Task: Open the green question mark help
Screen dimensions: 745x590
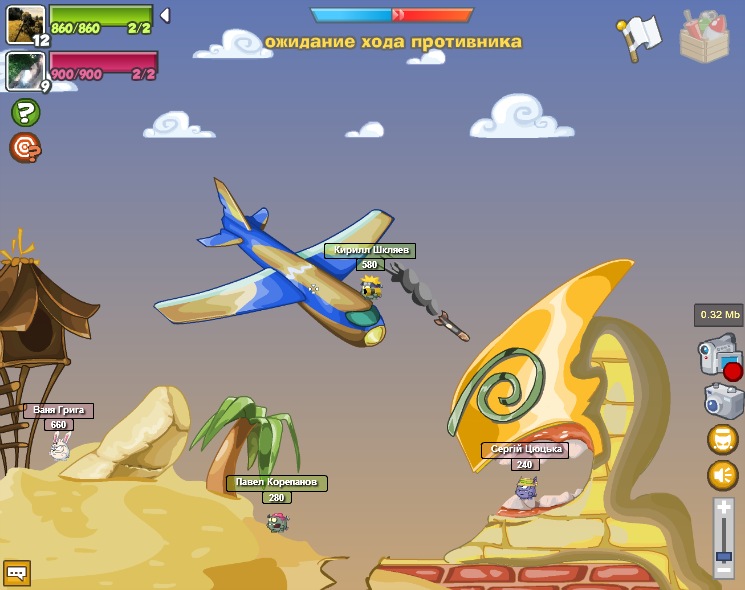Action: (25, 112)
